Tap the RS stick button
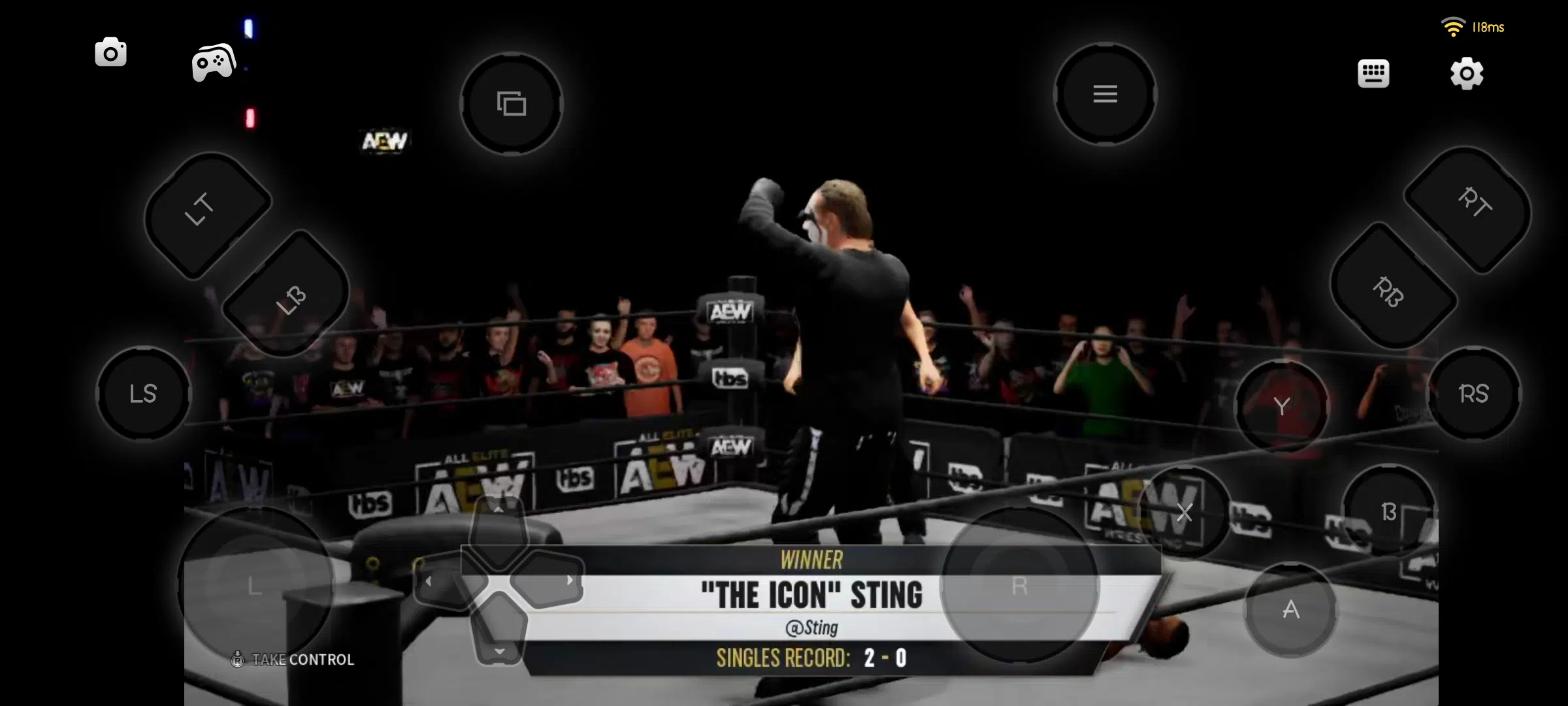 [1473, 394]
